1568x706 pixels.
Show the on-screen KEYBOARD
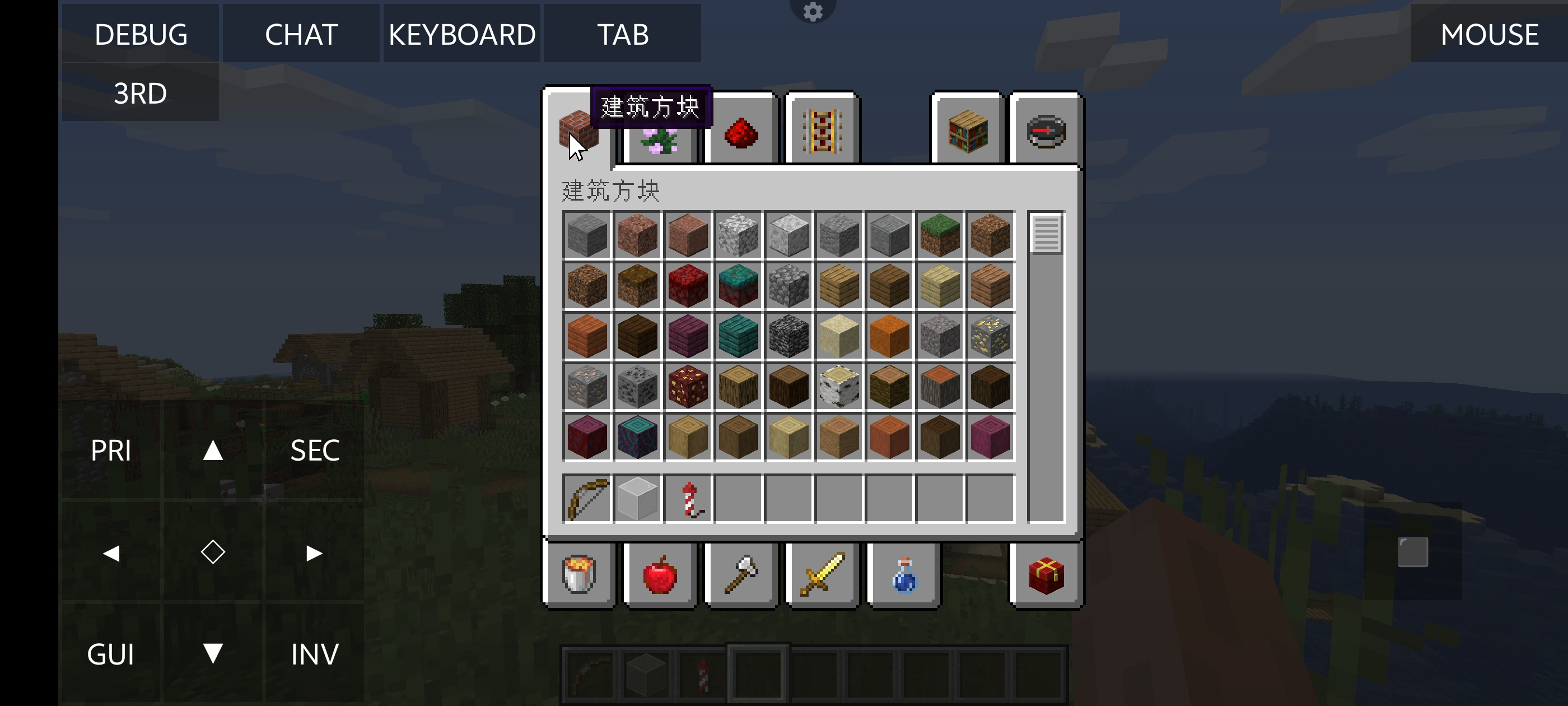tap(462, 34)
